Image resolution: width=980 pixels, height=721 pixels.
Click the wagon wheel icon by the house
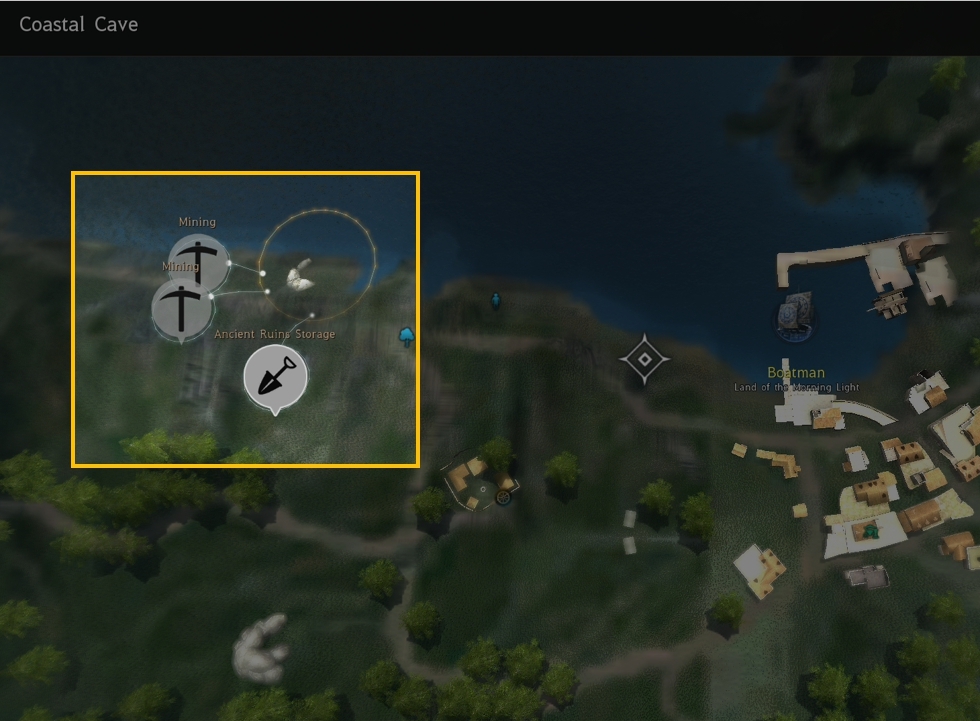(504, 495)
